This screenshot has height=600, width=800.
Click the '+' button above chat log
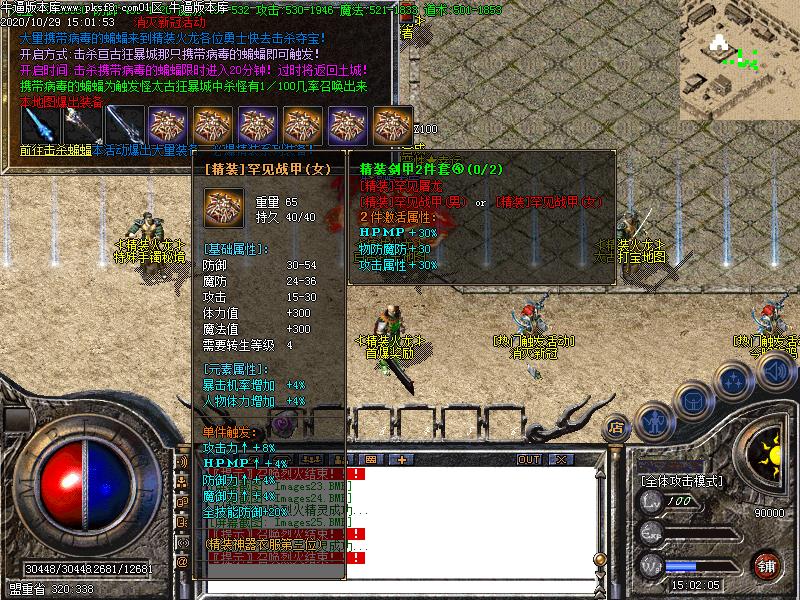(402, 459)
